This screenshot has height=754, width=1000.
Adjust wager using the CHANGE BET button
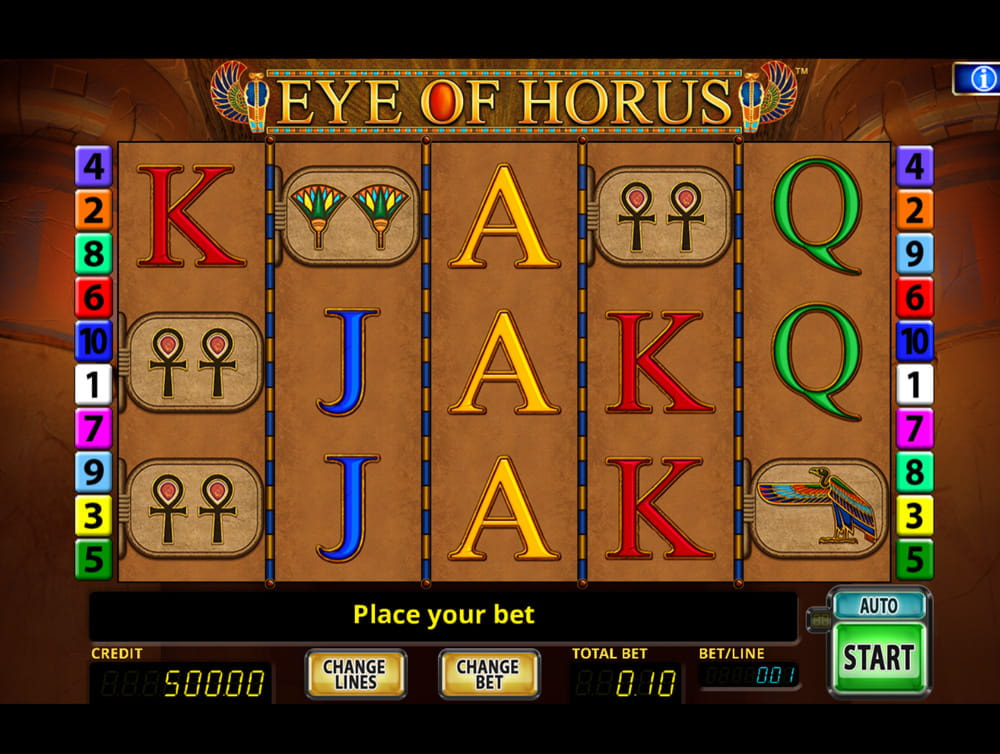point(488,674)
